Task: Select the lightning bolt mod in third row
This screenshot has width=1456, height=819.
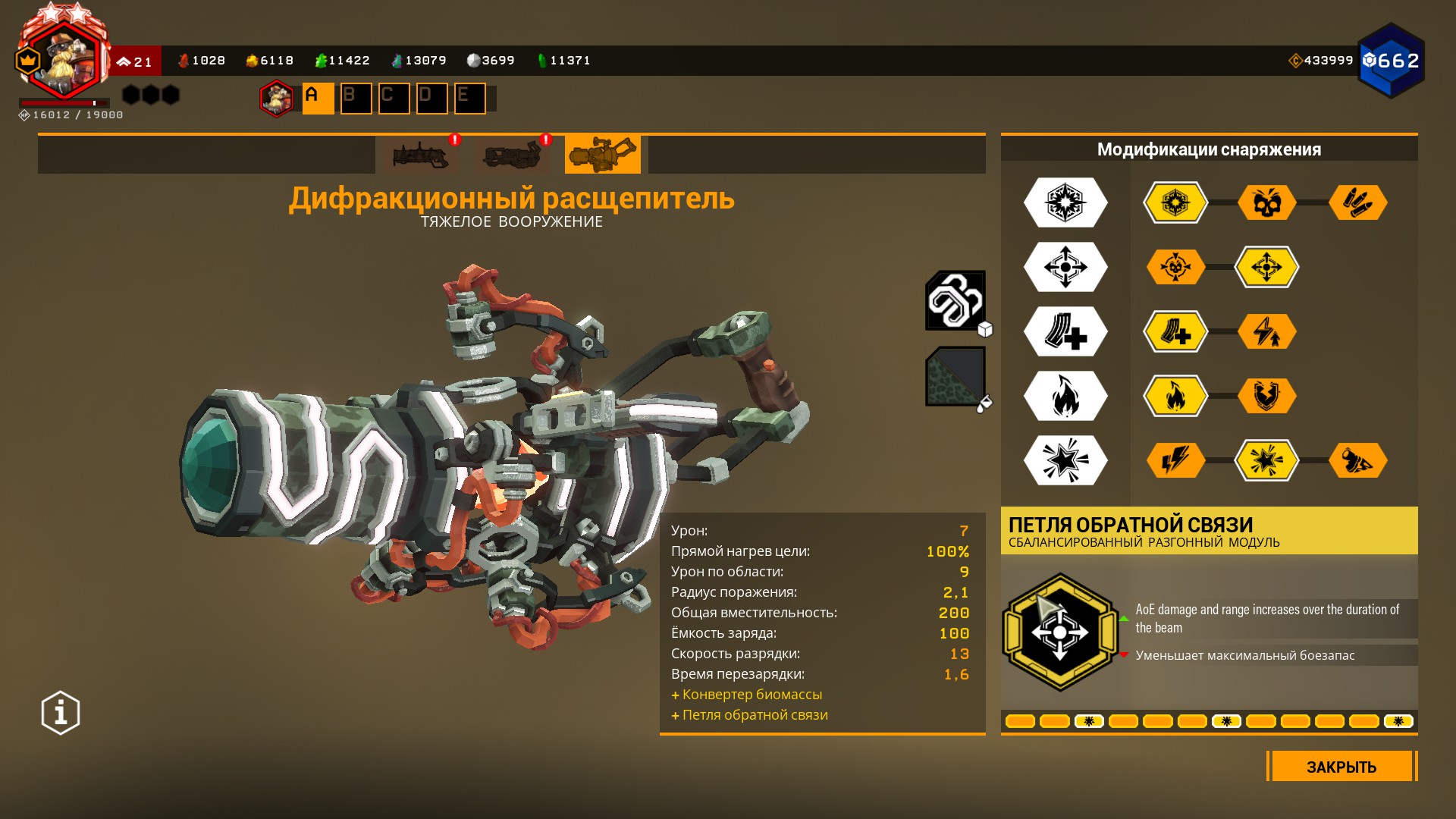Action: 1266,331
